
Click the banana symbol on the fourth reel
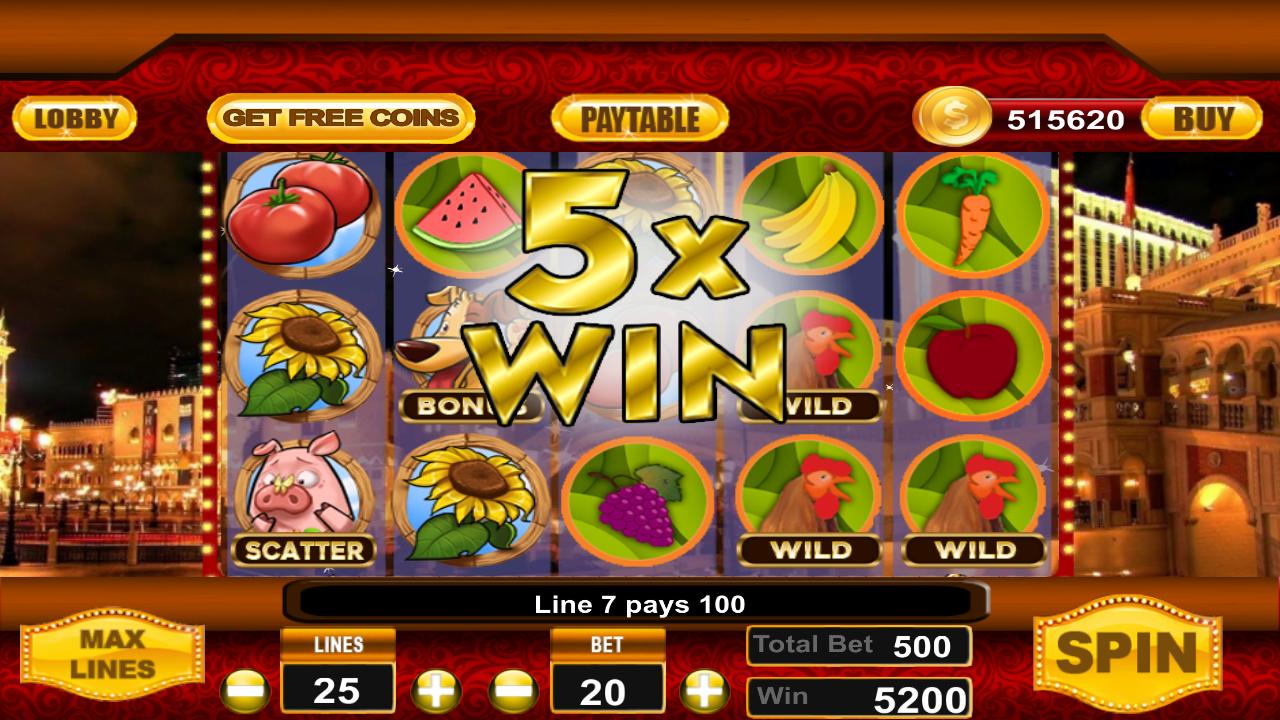point(810,215)
